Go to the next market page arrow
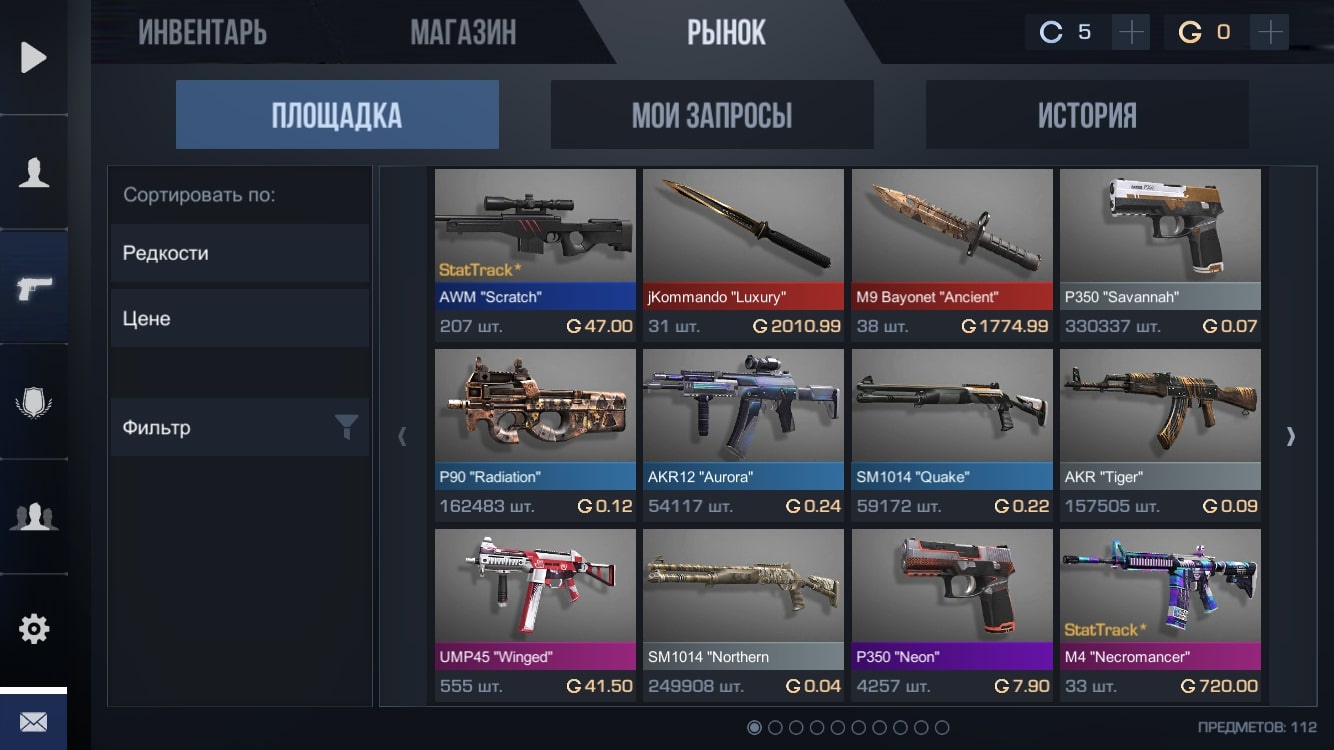Screen dimensions: 1334x750 coord(1290,436)
